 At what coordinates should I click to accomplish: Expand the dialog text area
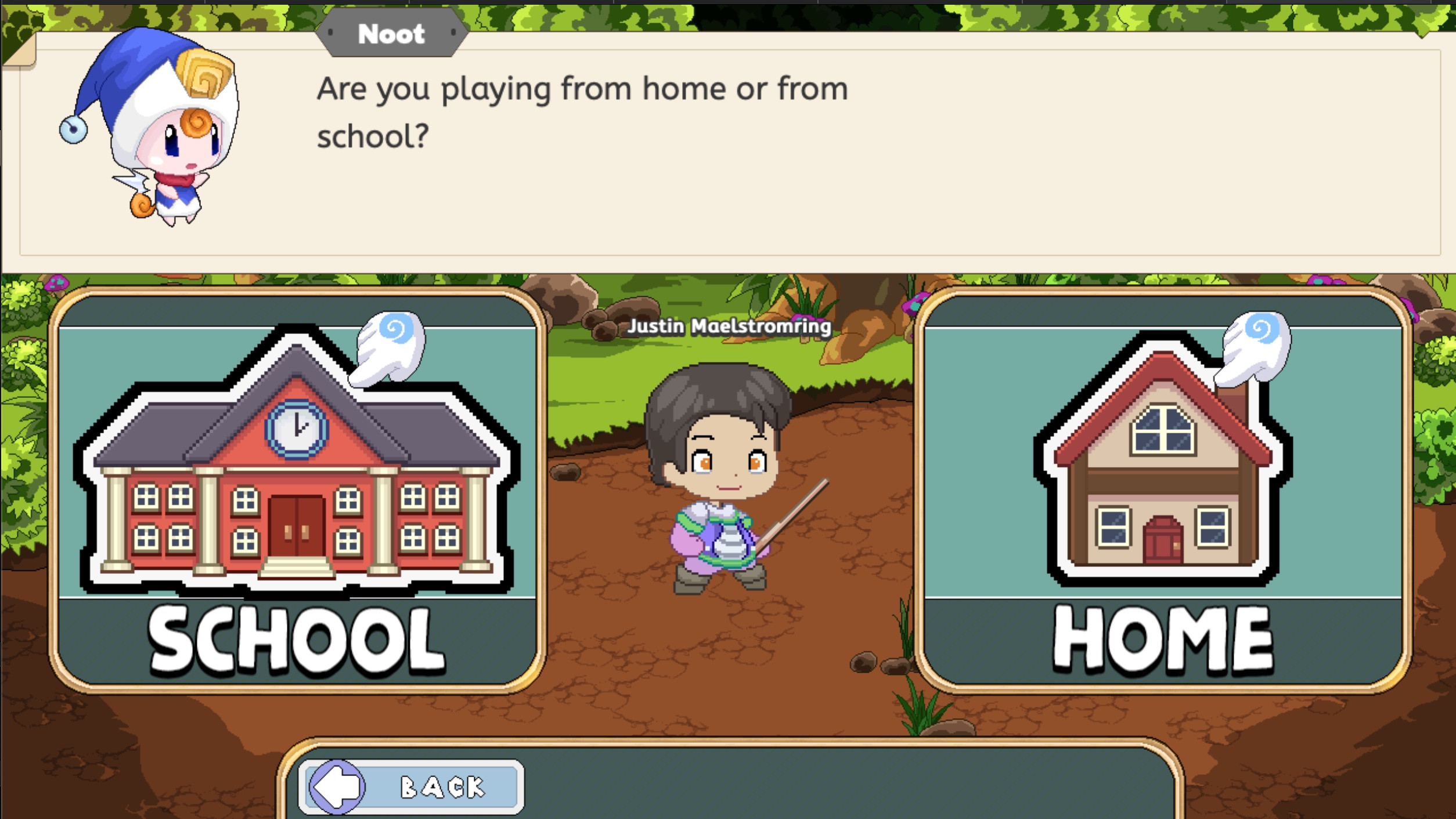tap(726, 157)
